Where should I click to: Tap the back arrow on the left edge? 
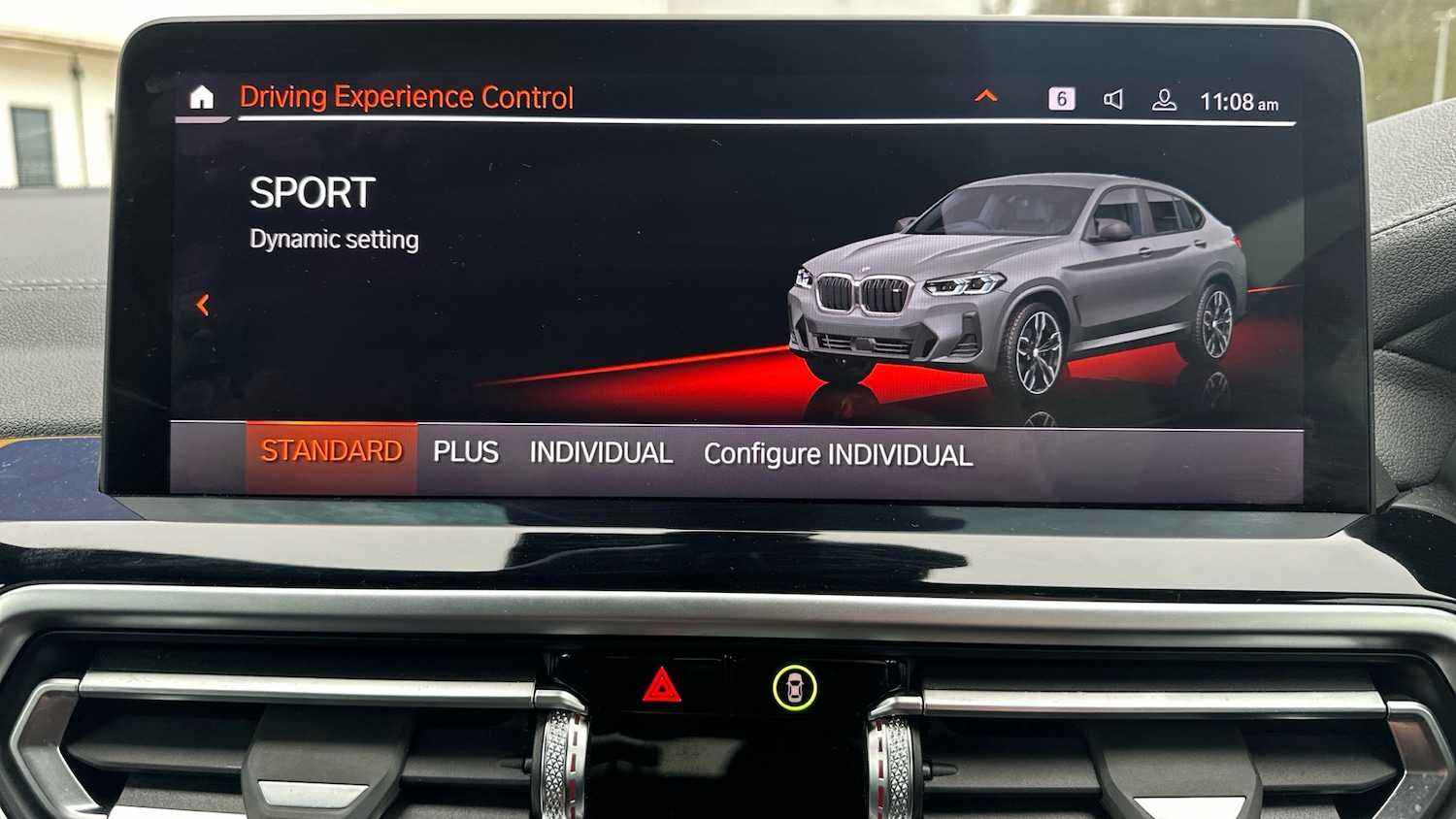pyautogui.click(x=205, y=305)
